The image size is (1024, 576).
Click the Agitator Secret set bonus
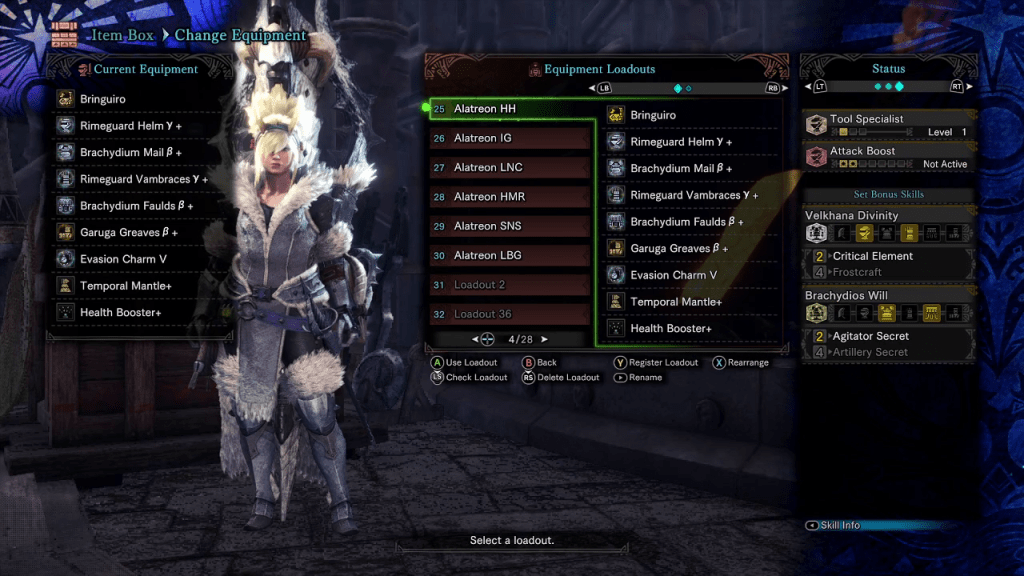[x=889, y=337]
